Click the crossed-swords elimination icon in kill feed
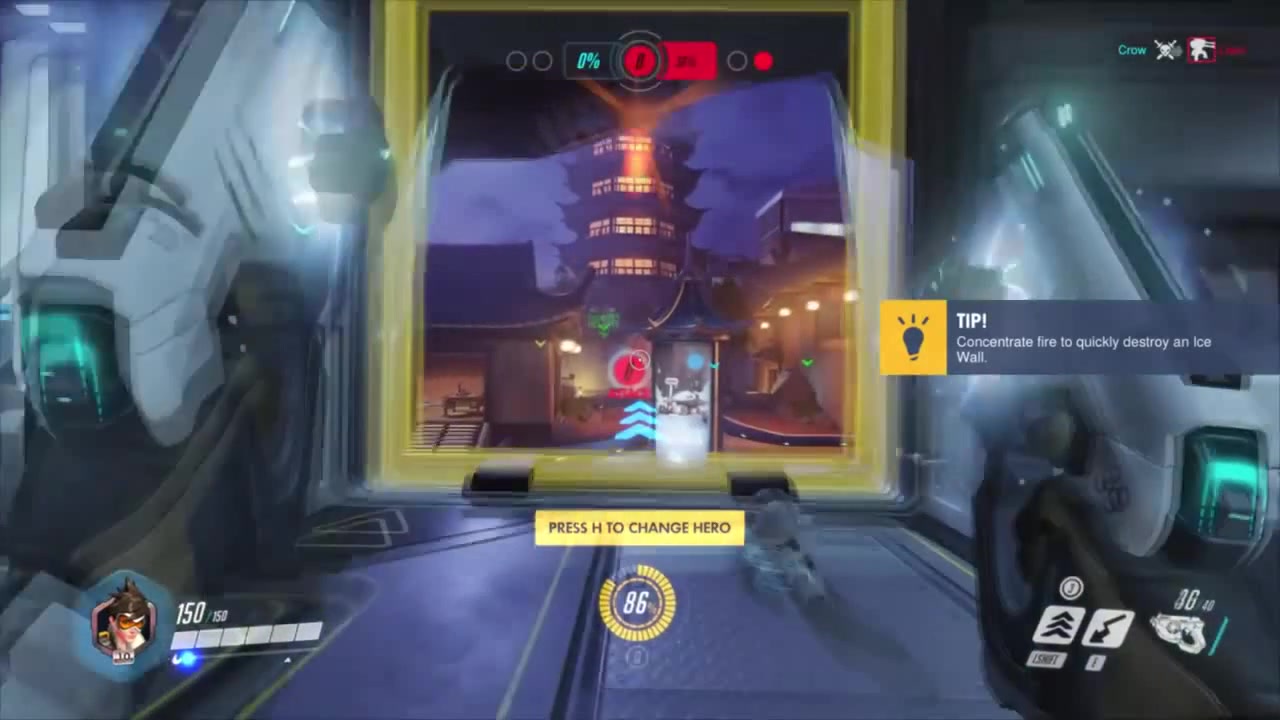Screen dimensions: 1280x720 1167,51
